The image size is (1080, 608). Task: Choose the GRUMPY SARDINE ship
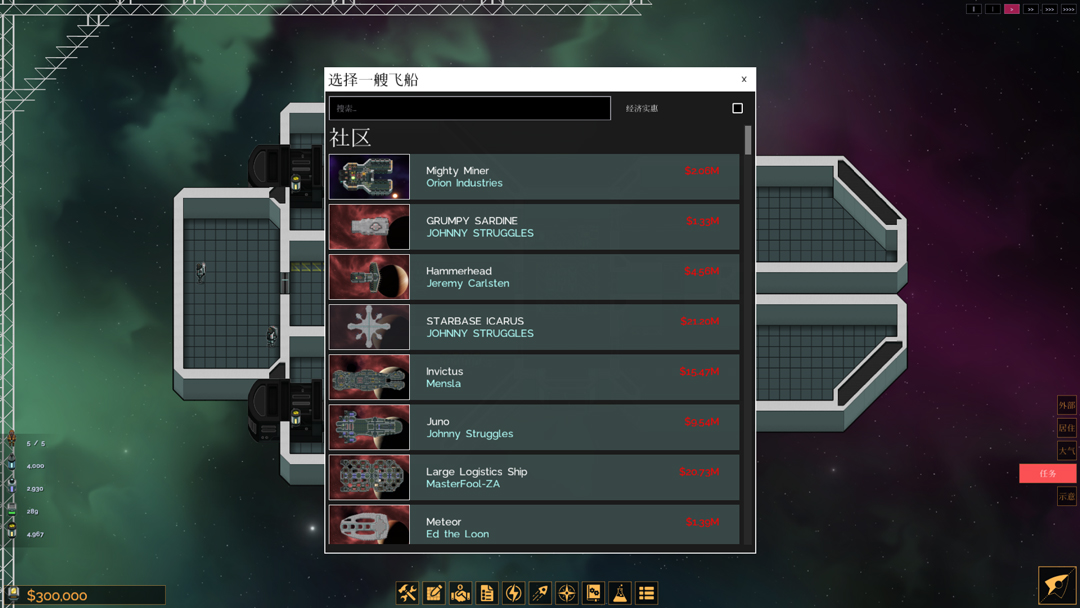[534, 227]
